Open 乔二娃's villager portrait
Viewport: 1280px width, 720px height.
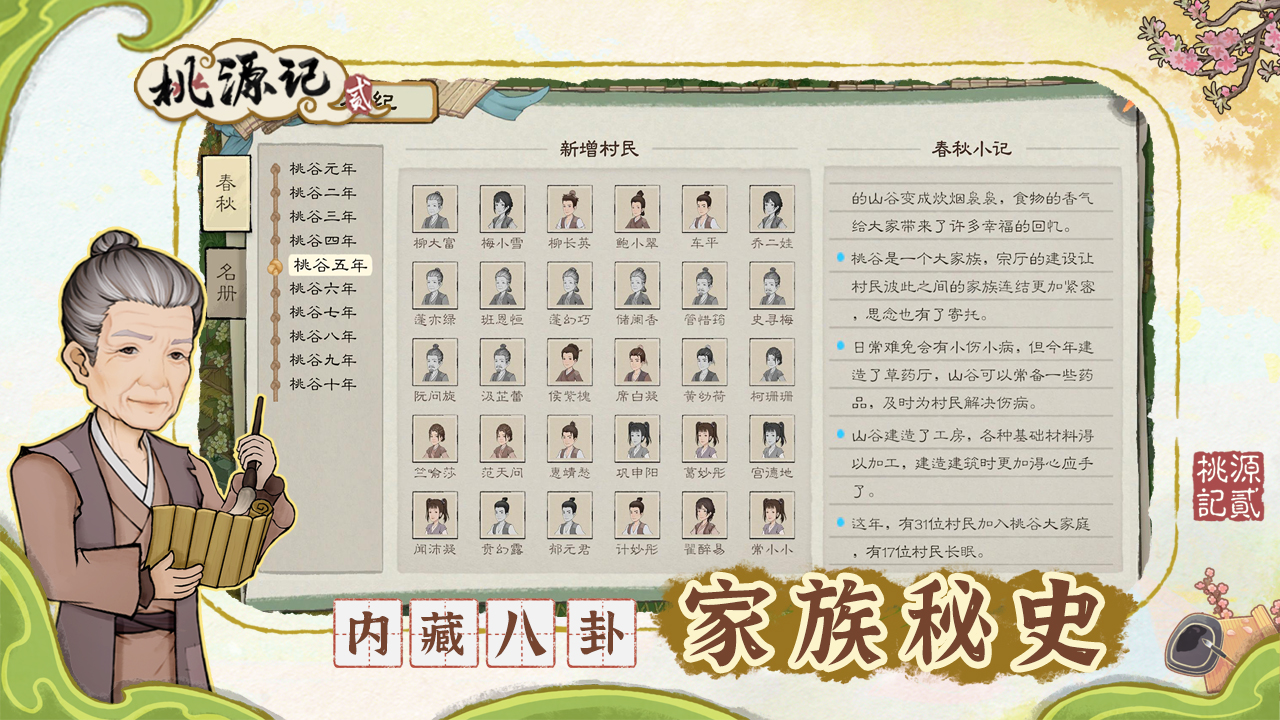772,210
